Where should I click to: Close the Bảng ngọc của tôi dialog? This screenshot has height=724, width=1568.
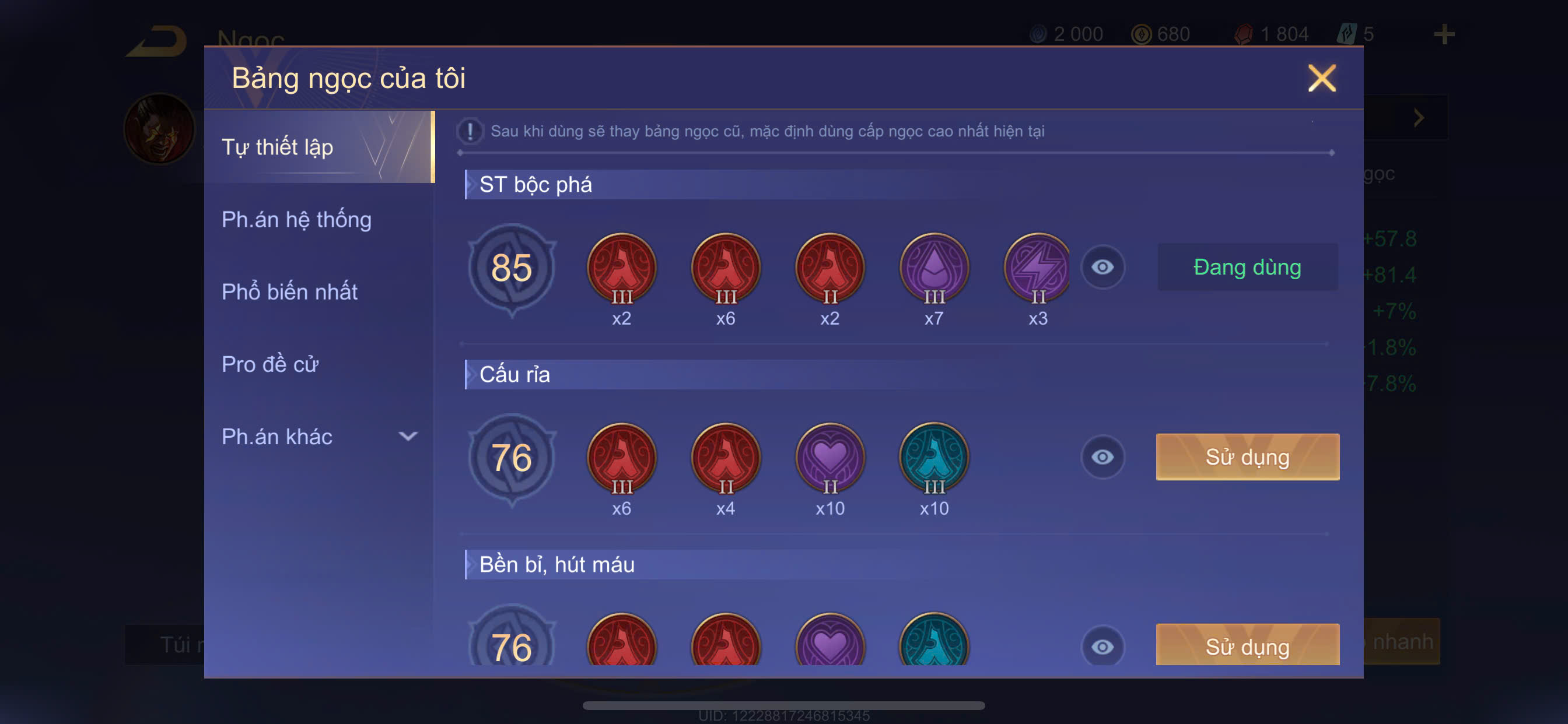pos(1321,79)
